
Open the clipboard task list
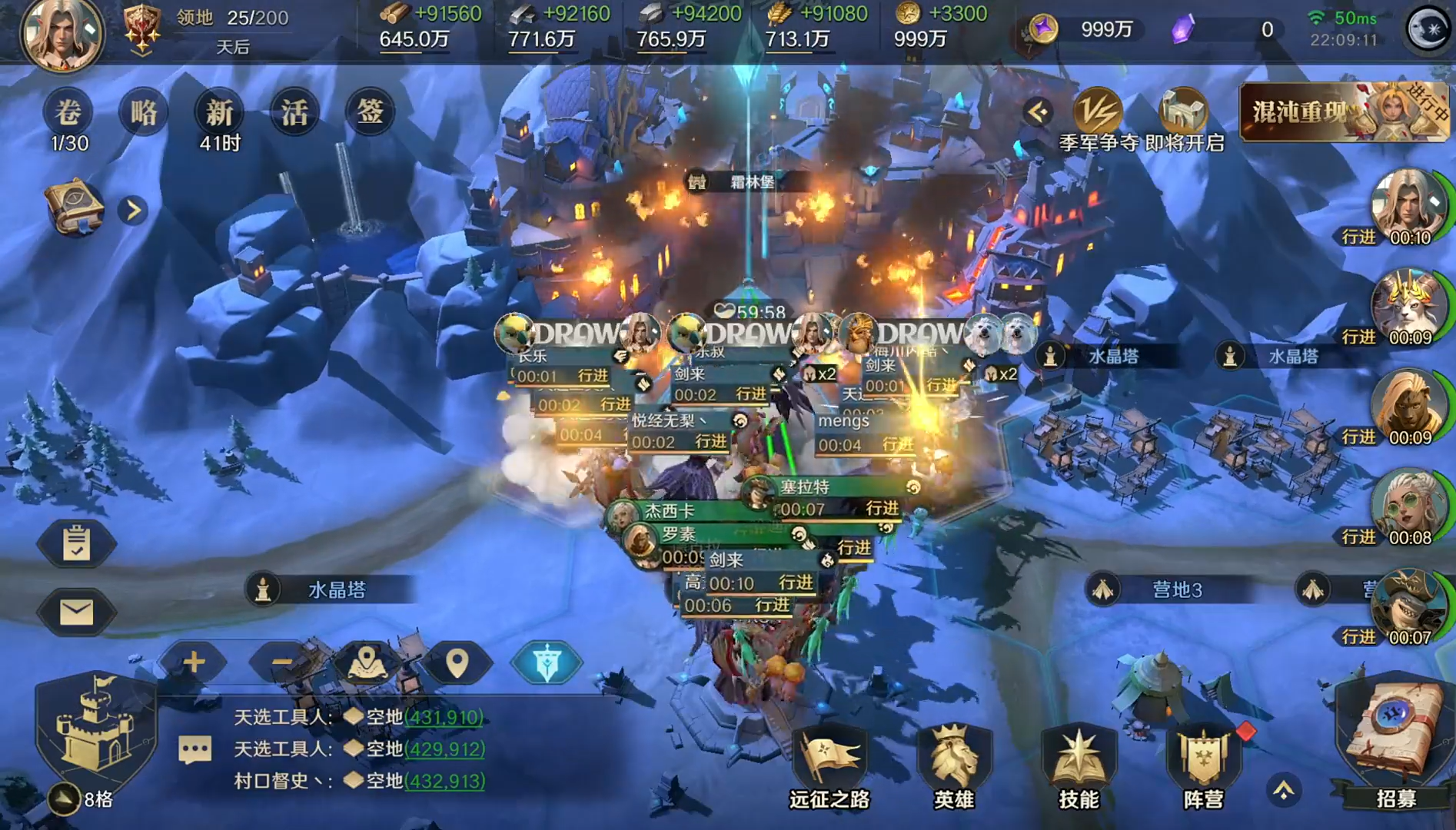tap(76, 543)
